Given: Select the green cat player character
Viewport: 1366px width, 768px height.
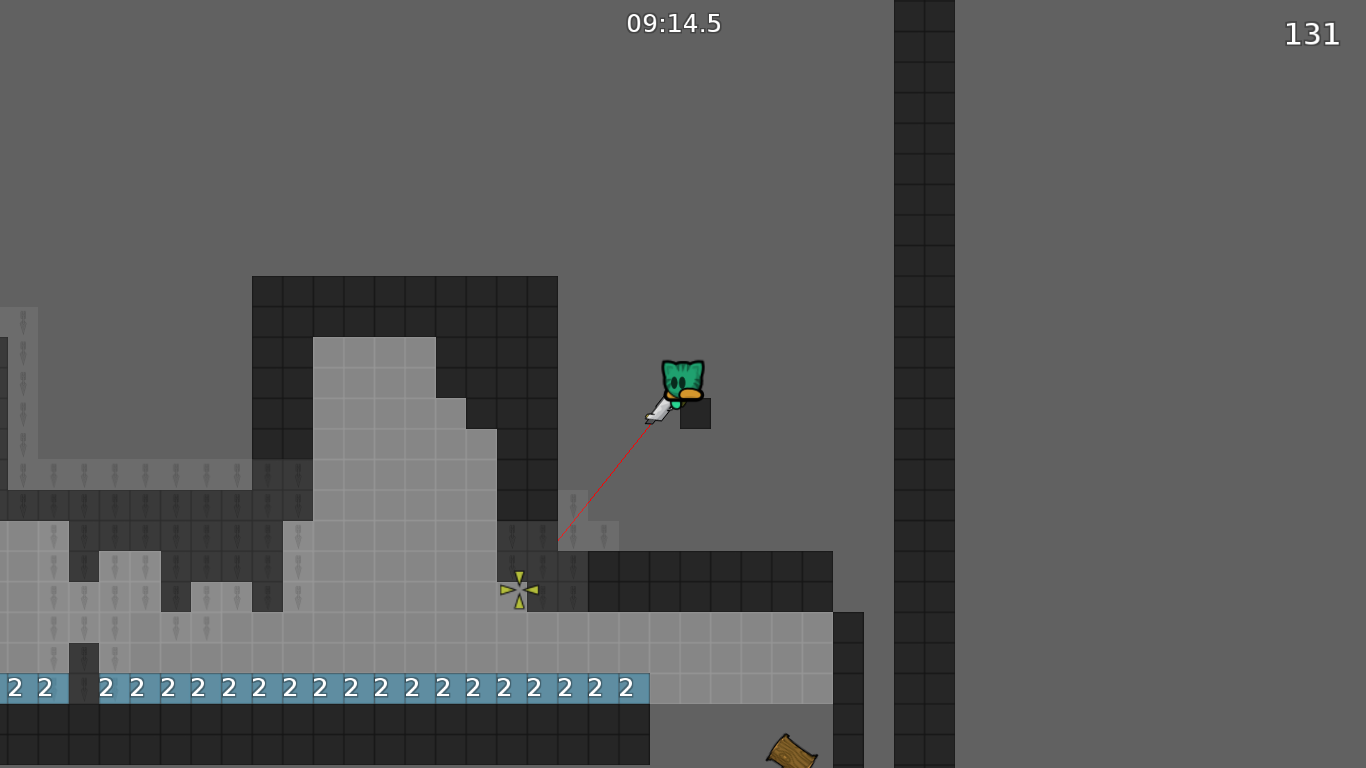Looking at the screenshot, I should tap(682, 378).
